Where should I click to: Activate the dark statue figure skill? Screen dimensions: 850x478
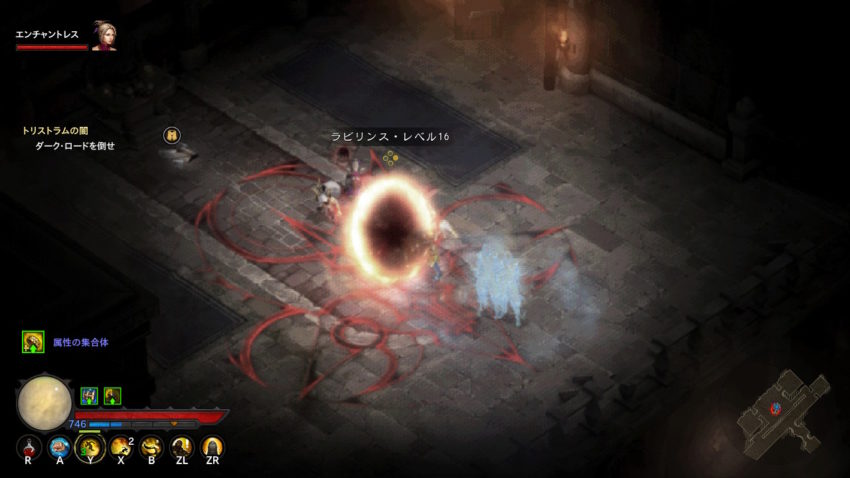[x=182, y=447]
